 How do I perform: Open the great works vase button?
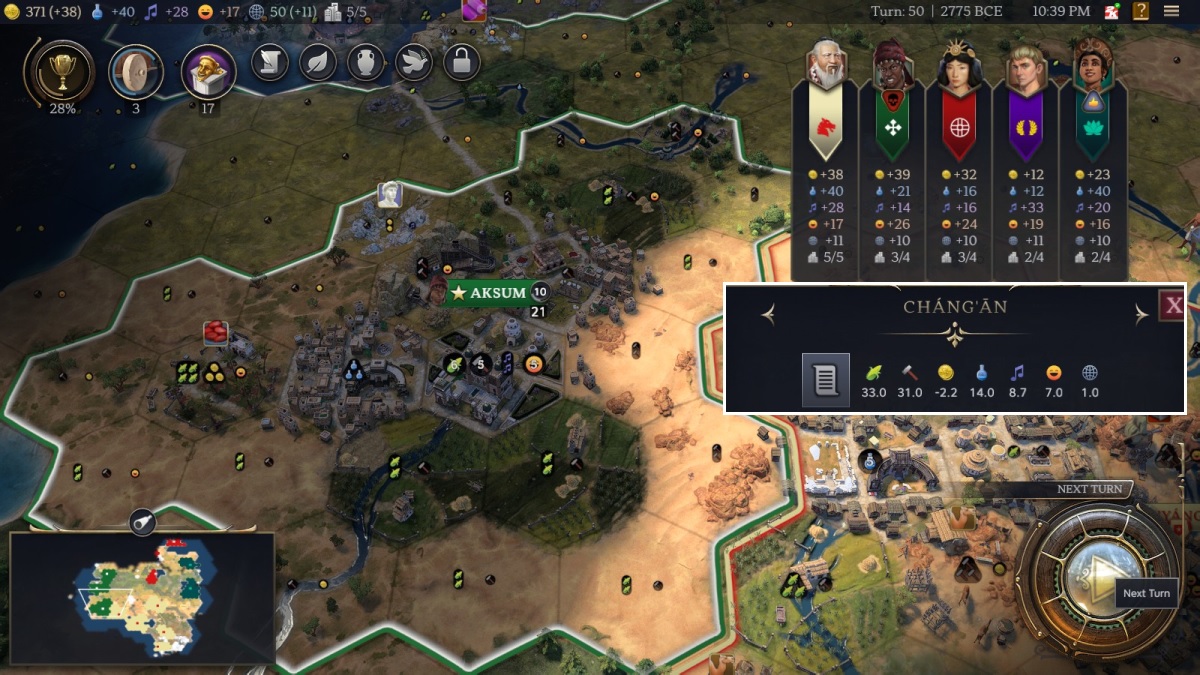[365, 62]
